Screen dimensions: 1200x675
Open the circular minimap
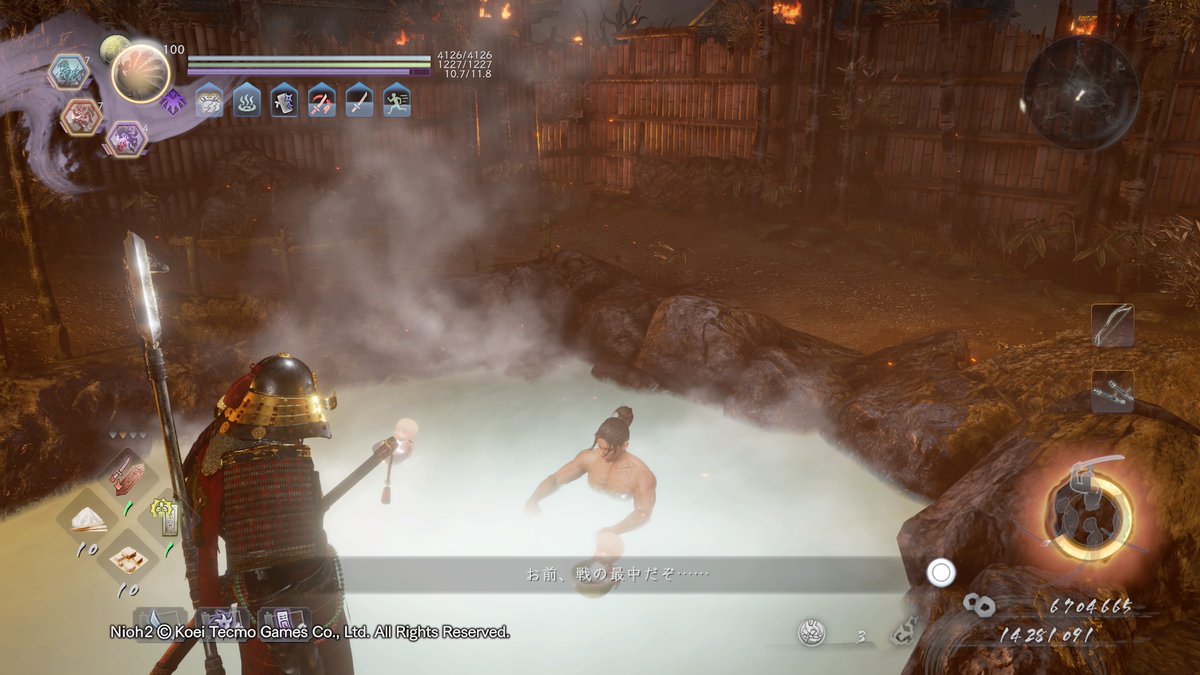click(x=1080, y=93)
